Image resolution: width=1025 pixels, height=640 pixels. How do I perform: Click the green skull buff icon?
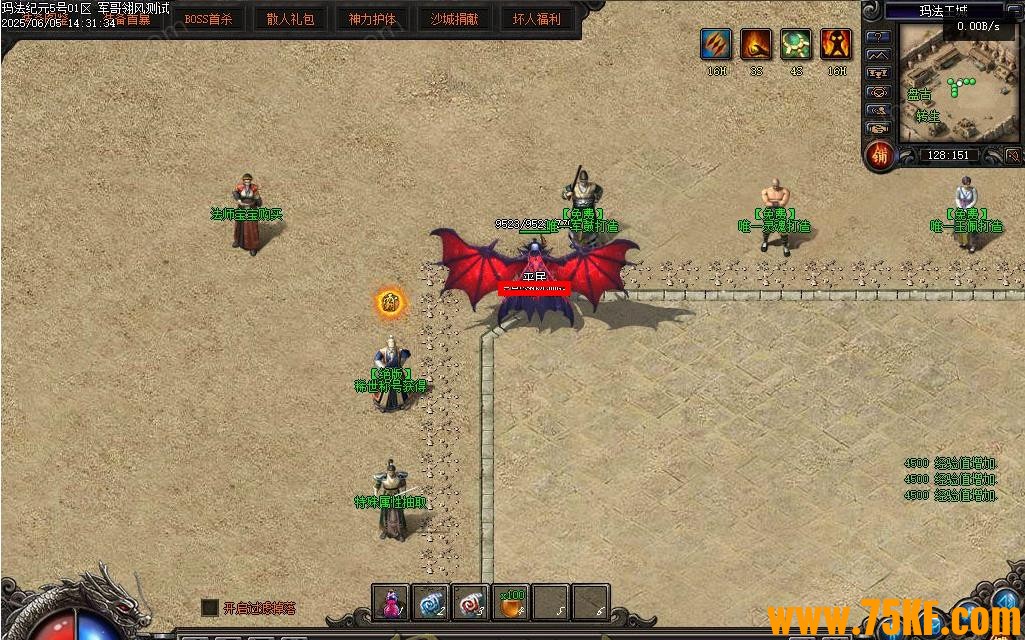pyautogui.click(x=796, y=45)
